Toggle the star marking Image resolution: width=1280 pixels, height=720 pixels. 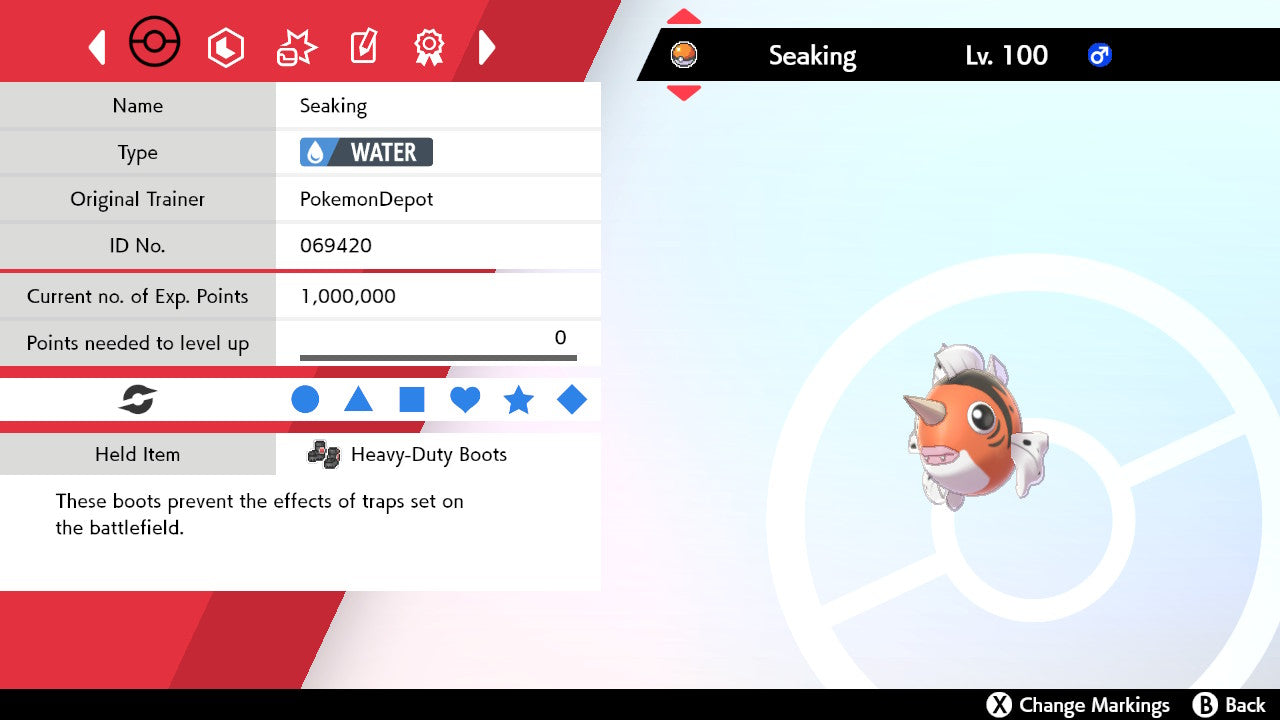pyautogui.click(x=518, y=400)
